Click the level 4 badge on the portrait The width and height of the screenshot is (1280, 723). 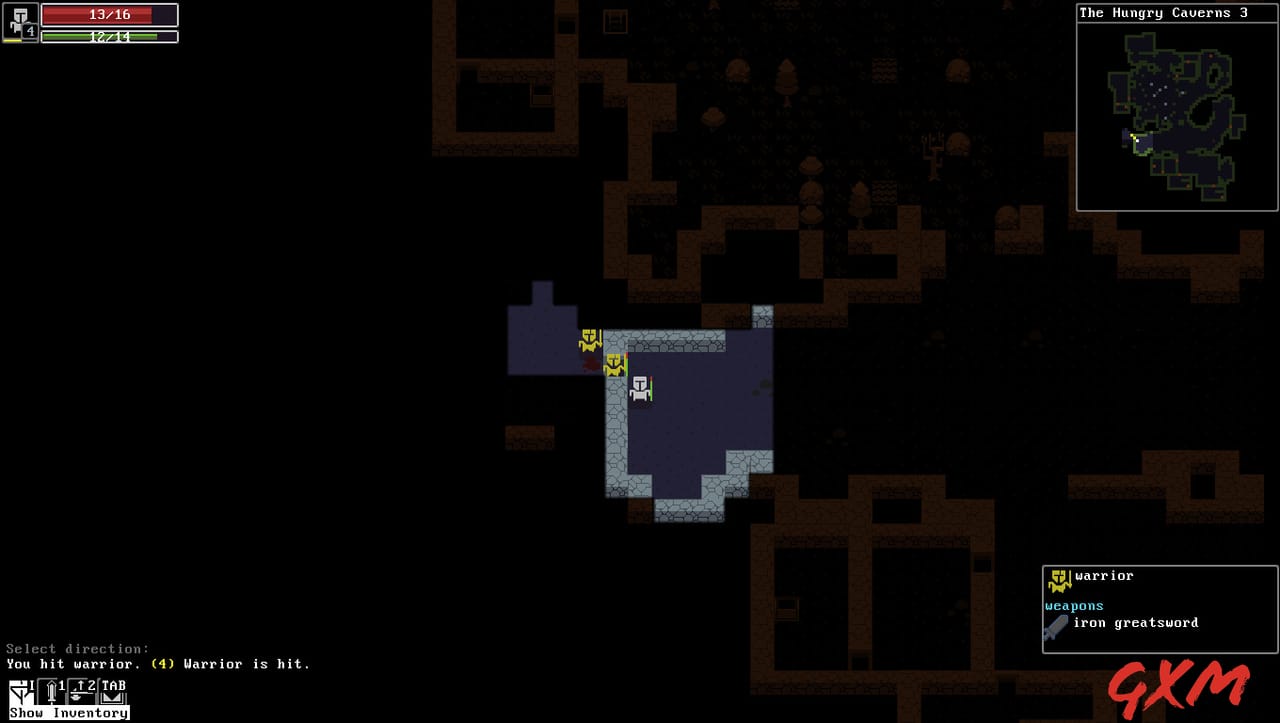point(30,32)
